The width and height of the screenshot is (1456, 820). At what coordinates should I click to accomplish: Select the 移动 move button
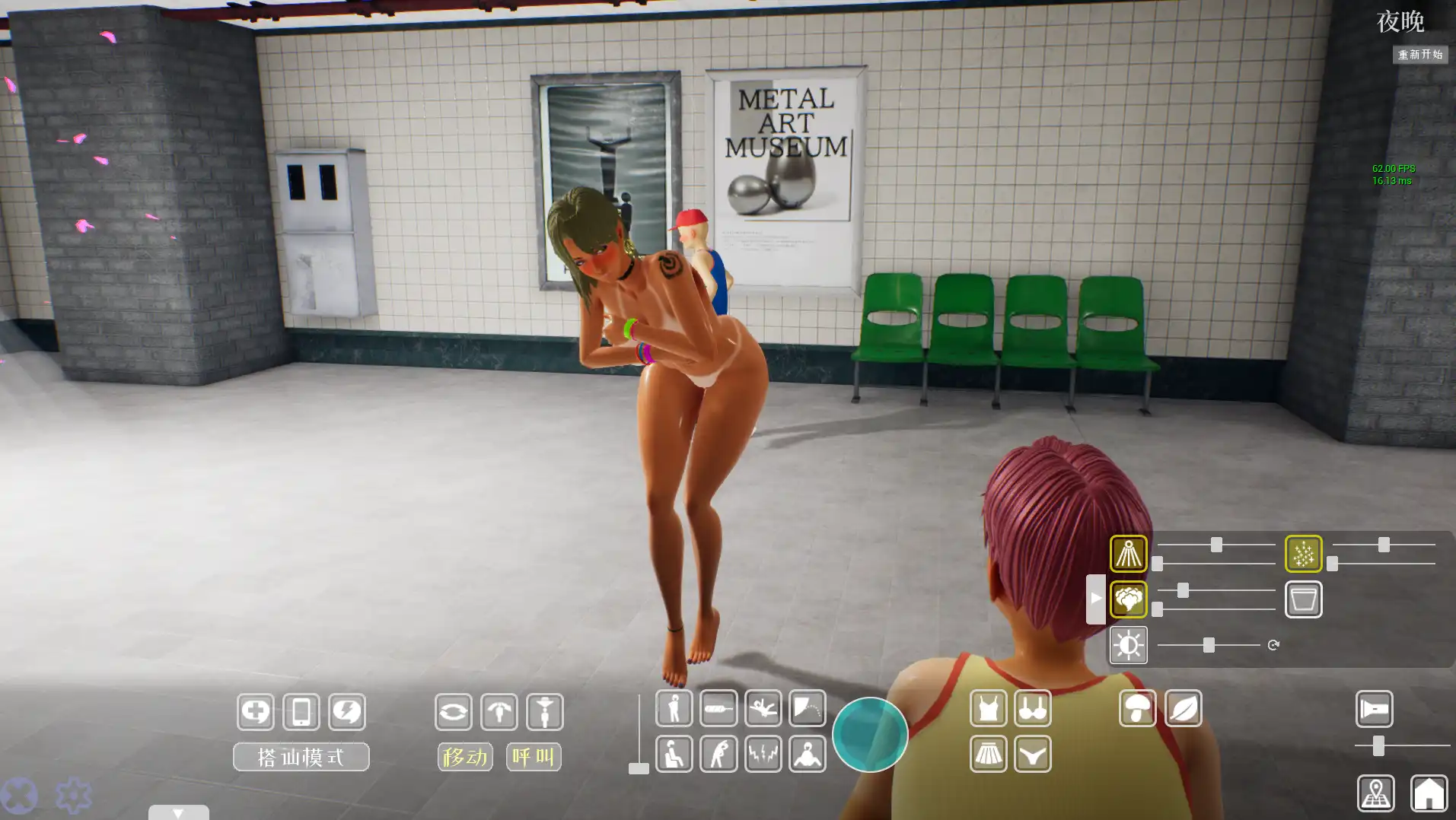pyautogui.click(x=464, y=757)
